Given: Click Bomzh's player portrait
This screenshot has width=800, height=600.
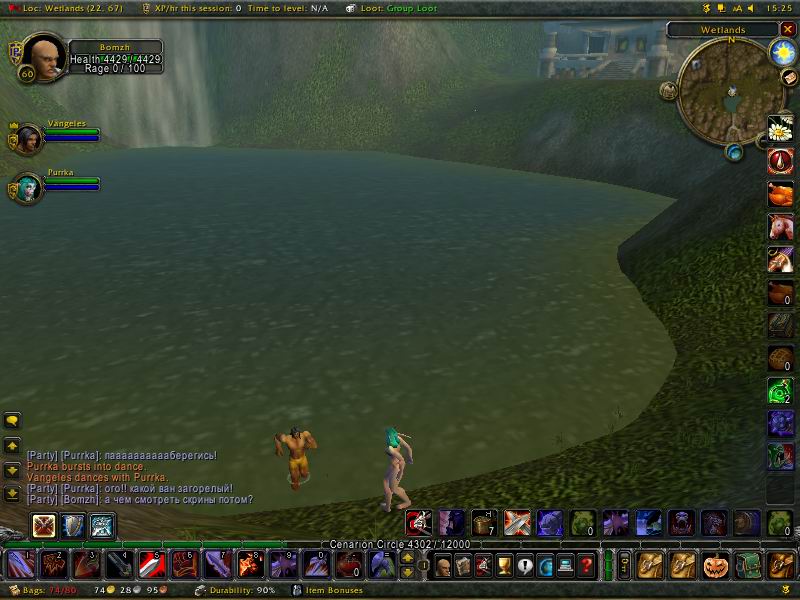Looking at the screenshot, I should point(40,56).
